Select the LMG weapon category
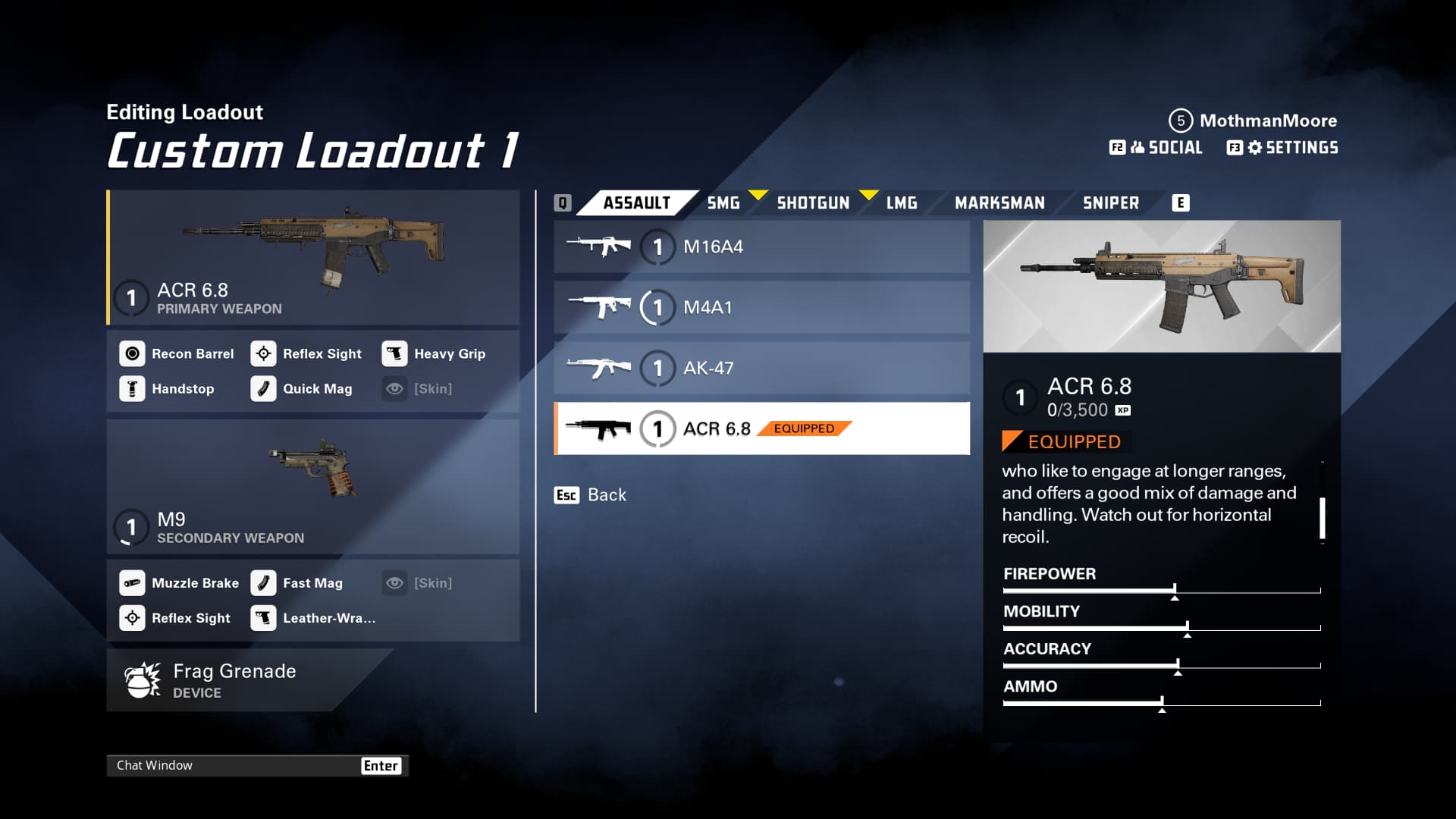The height and width of the screenshot is (819, 1456). (x=902, y=203)
